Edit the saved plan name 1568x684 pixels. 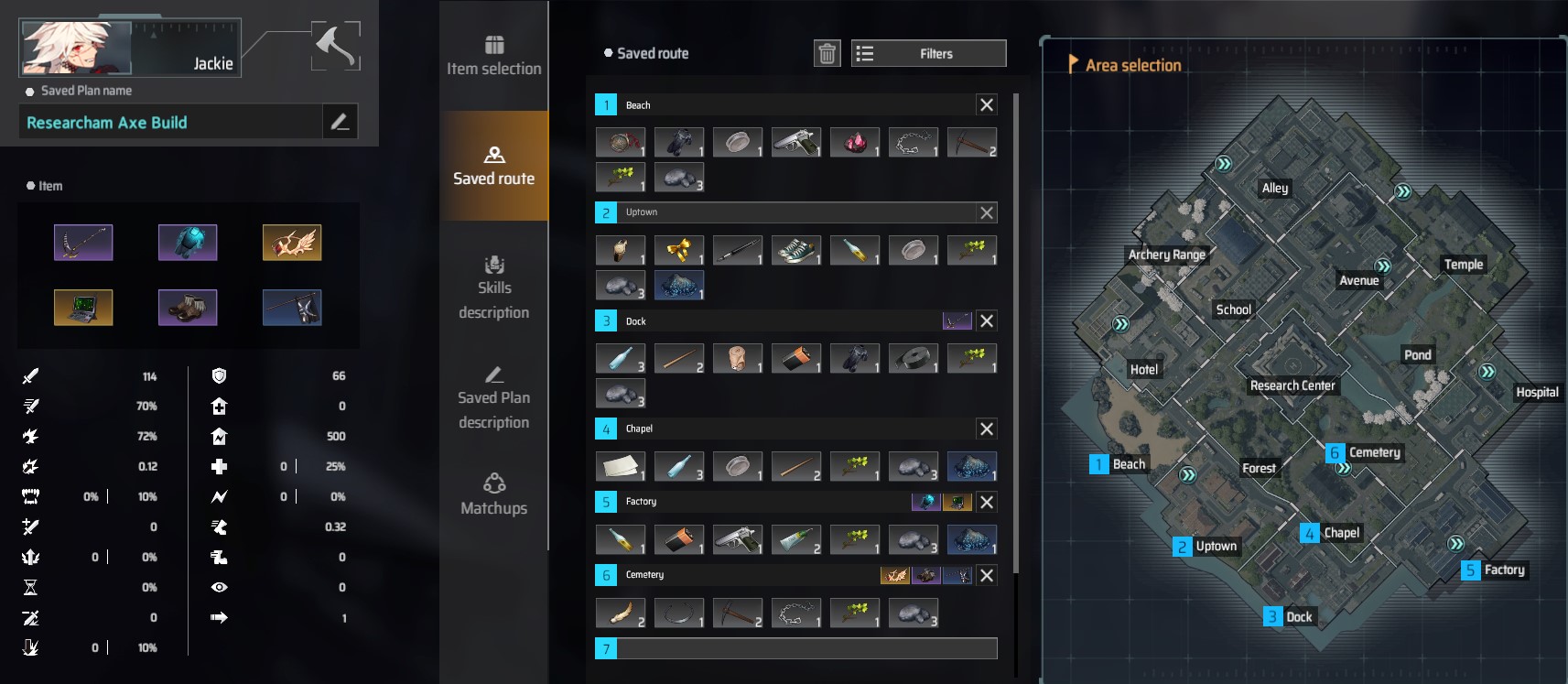340,122
